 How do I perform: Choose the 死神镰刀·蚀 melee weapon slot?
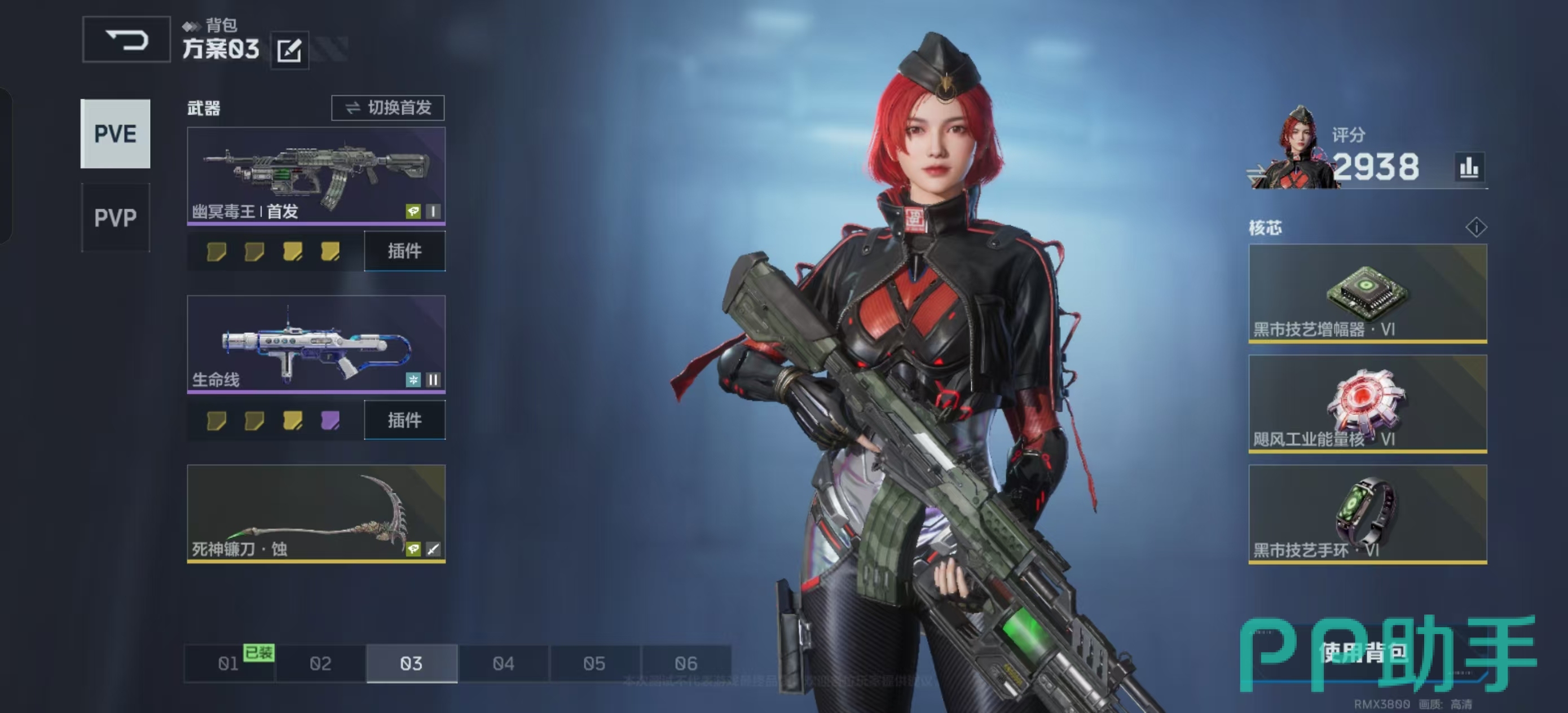(316, 513)
